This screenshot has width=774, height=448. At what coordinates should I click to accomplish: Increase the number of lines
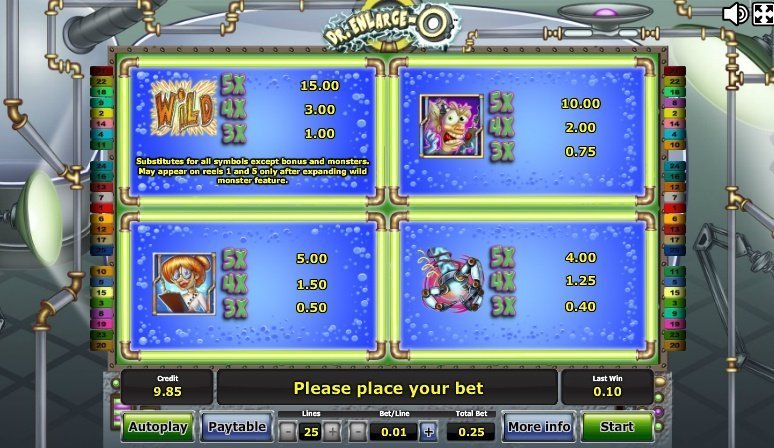tap(332, 431)
